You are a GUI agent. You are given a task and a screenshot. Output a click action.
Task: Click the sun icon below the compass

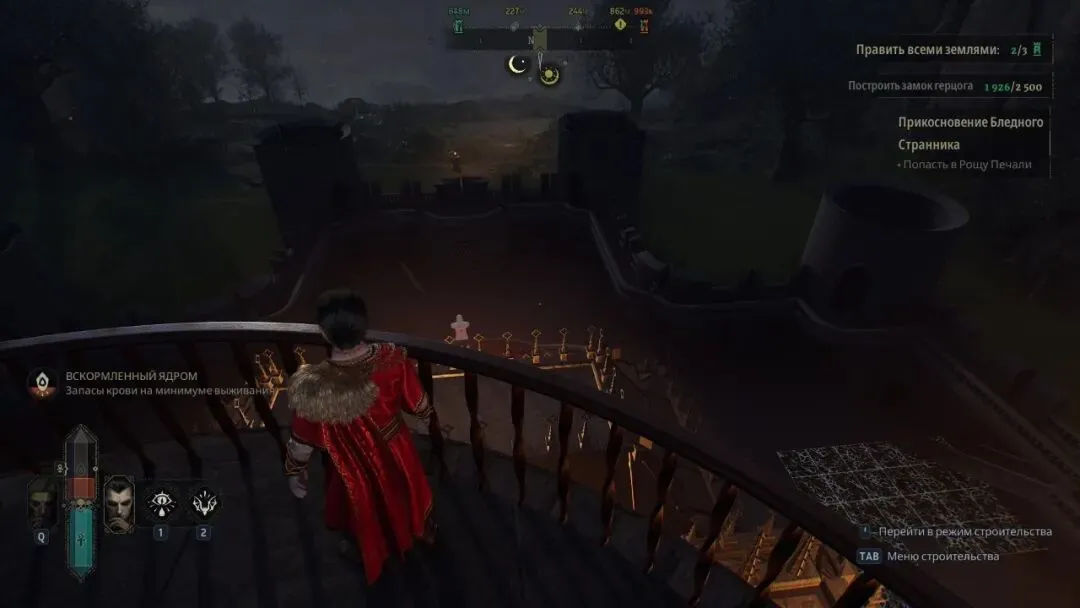pos(549,74)
